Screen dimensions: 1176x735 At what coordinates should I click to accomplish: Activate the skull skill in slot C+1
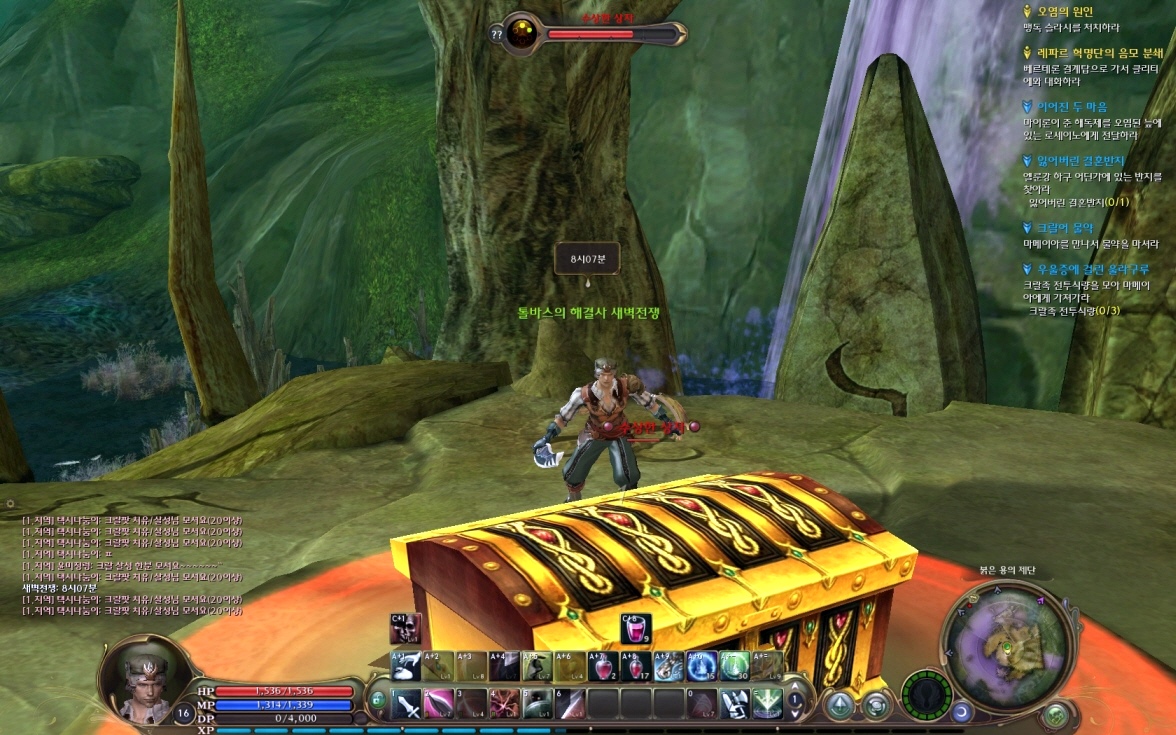[405, 628]
